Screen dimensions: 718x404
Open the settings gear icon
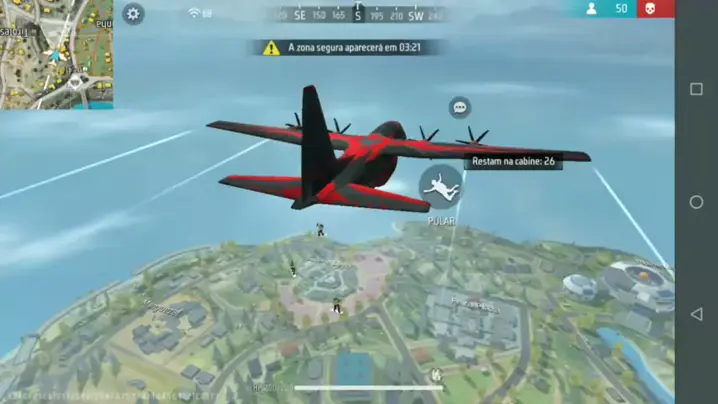(x=133, y=14)
